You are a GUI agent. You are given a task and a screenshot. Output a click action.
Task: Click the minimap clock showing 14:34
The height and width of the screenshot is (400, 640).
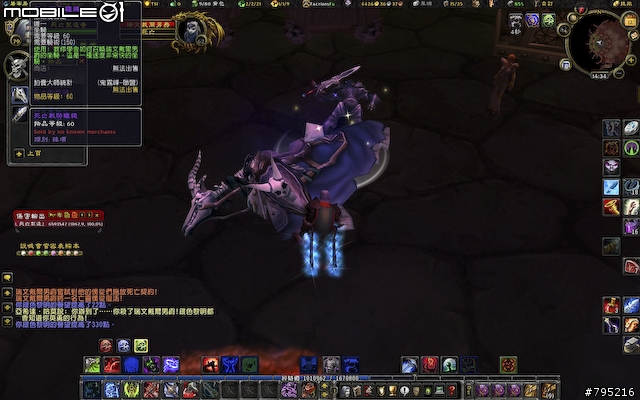599,75
